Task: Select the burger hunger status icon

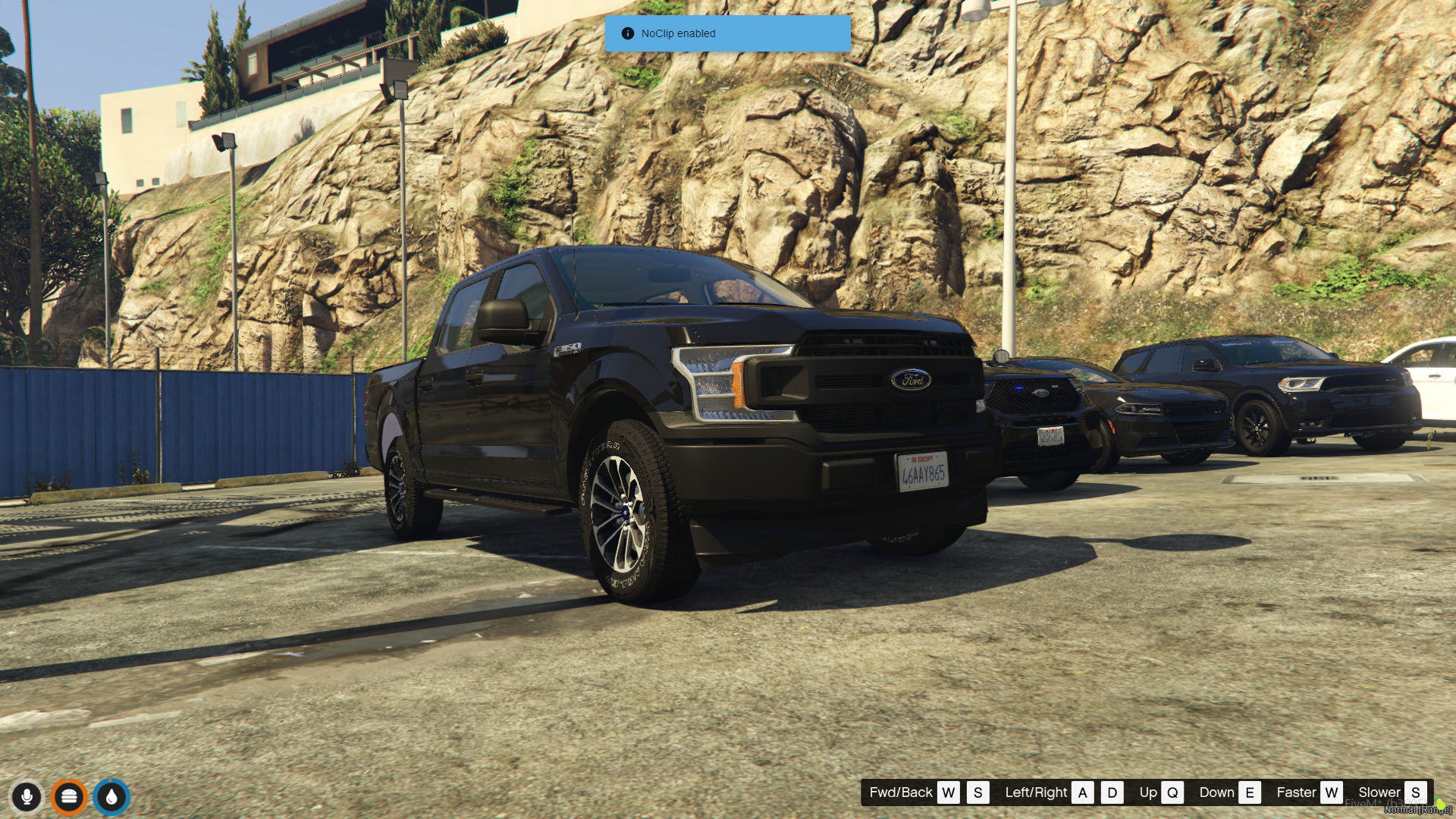Action: 69,797
